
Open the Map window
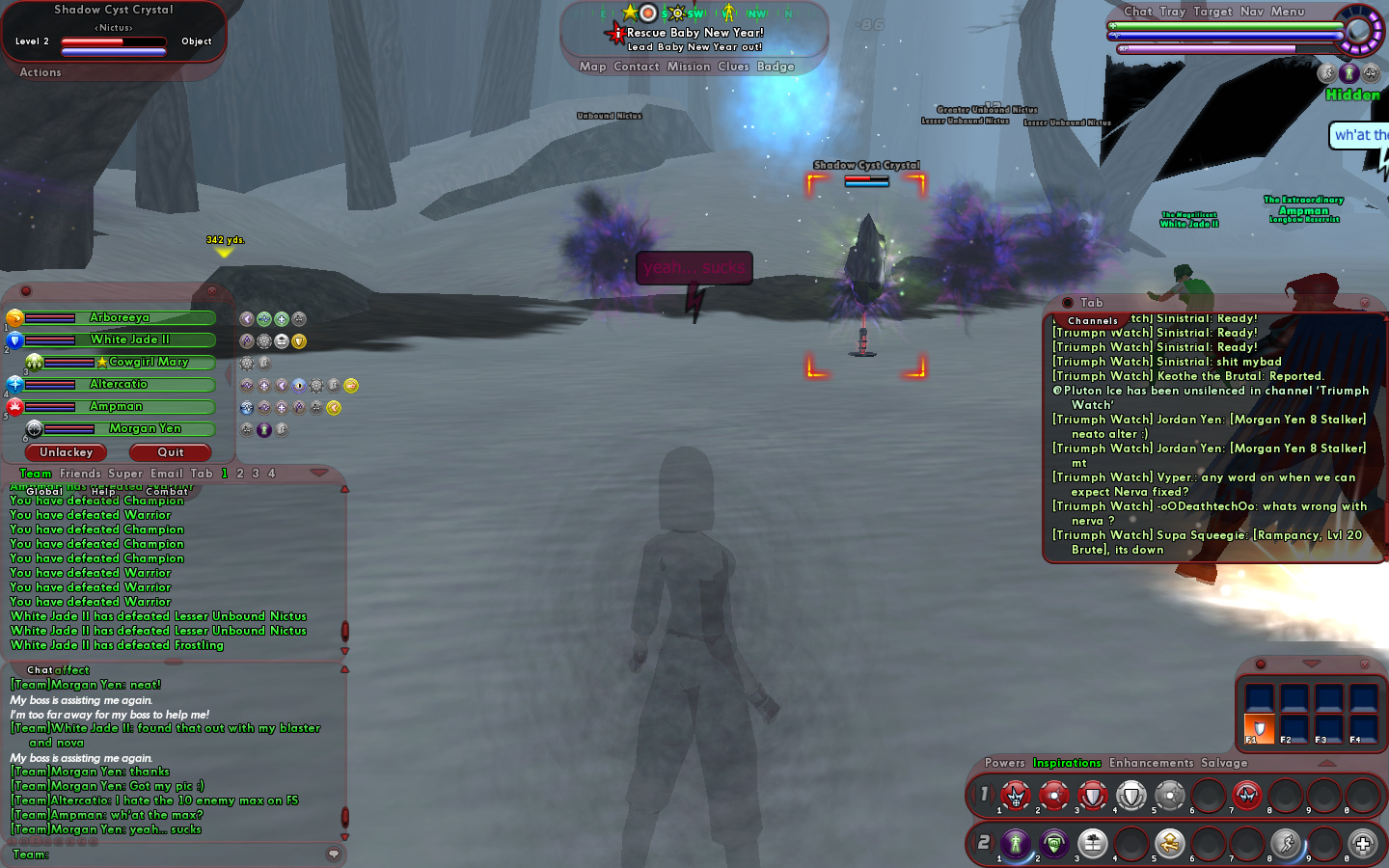click(592, 67)
